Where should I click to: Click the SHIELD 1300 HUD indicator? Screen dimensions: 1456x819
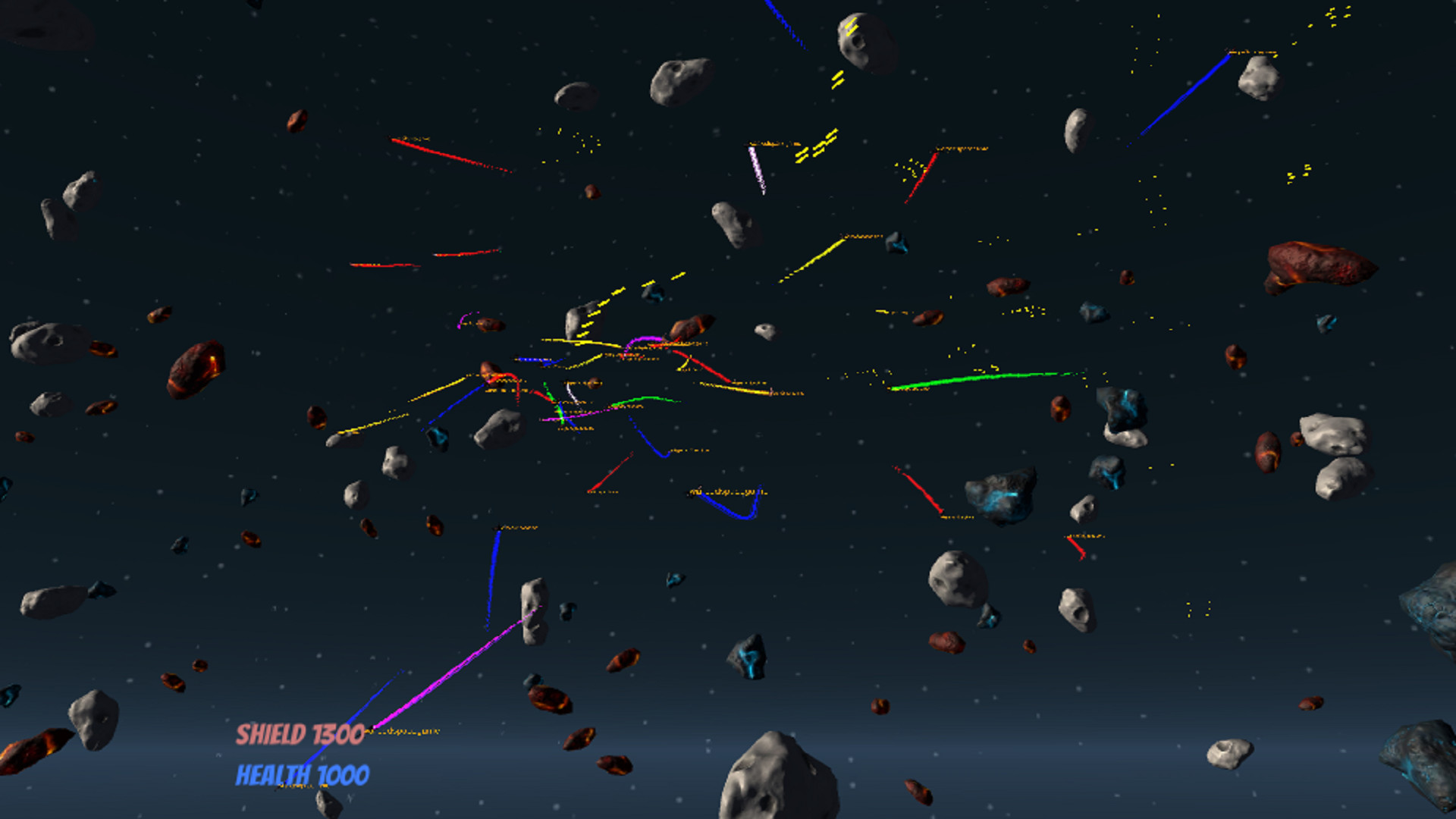(x=300, y=734)
